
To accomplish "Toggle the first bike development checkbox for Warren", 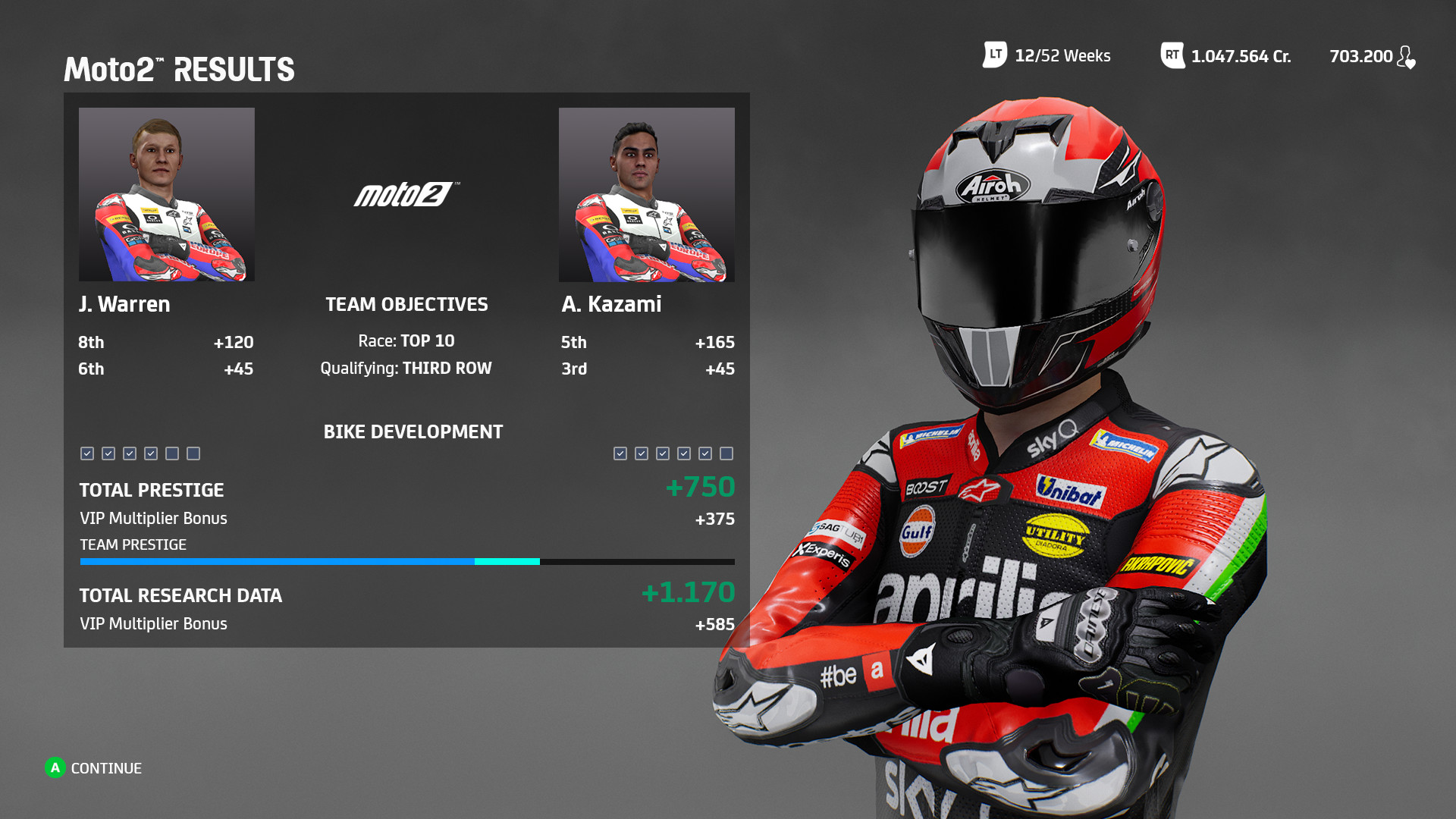I will (x=86, y=453).
